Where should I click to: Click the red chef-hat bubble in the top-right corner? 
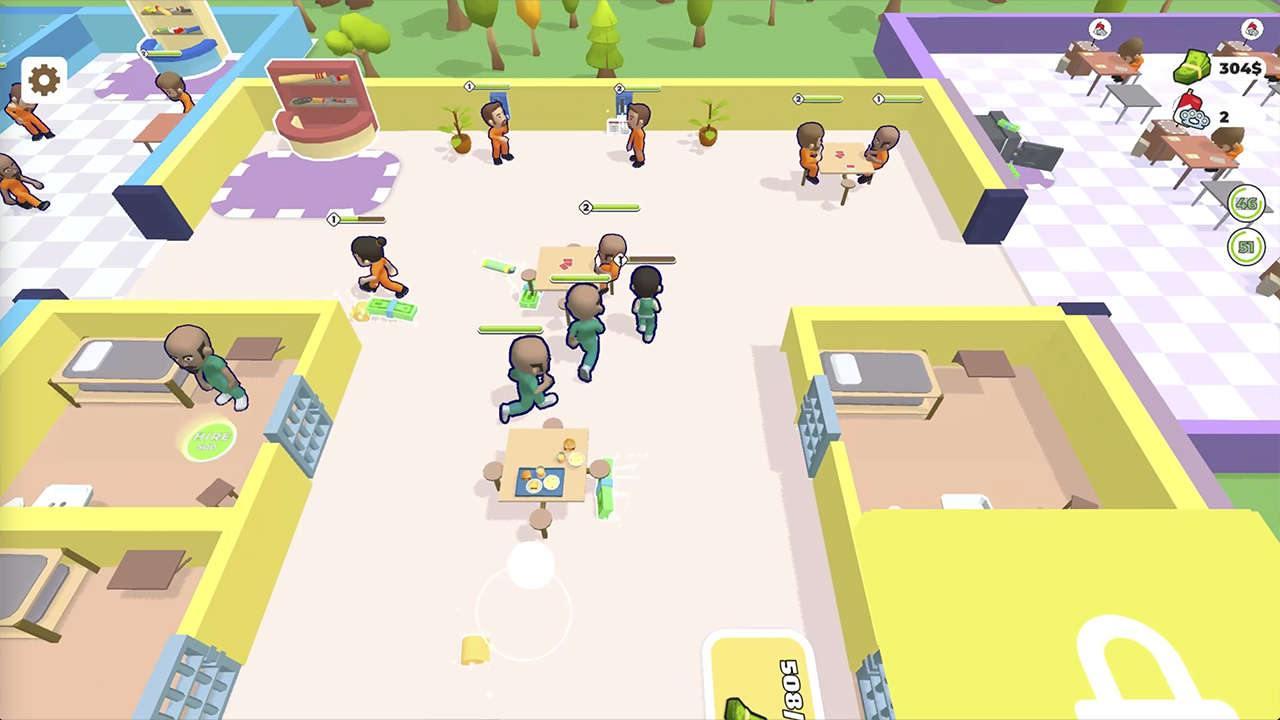[x=1252, y=28]
